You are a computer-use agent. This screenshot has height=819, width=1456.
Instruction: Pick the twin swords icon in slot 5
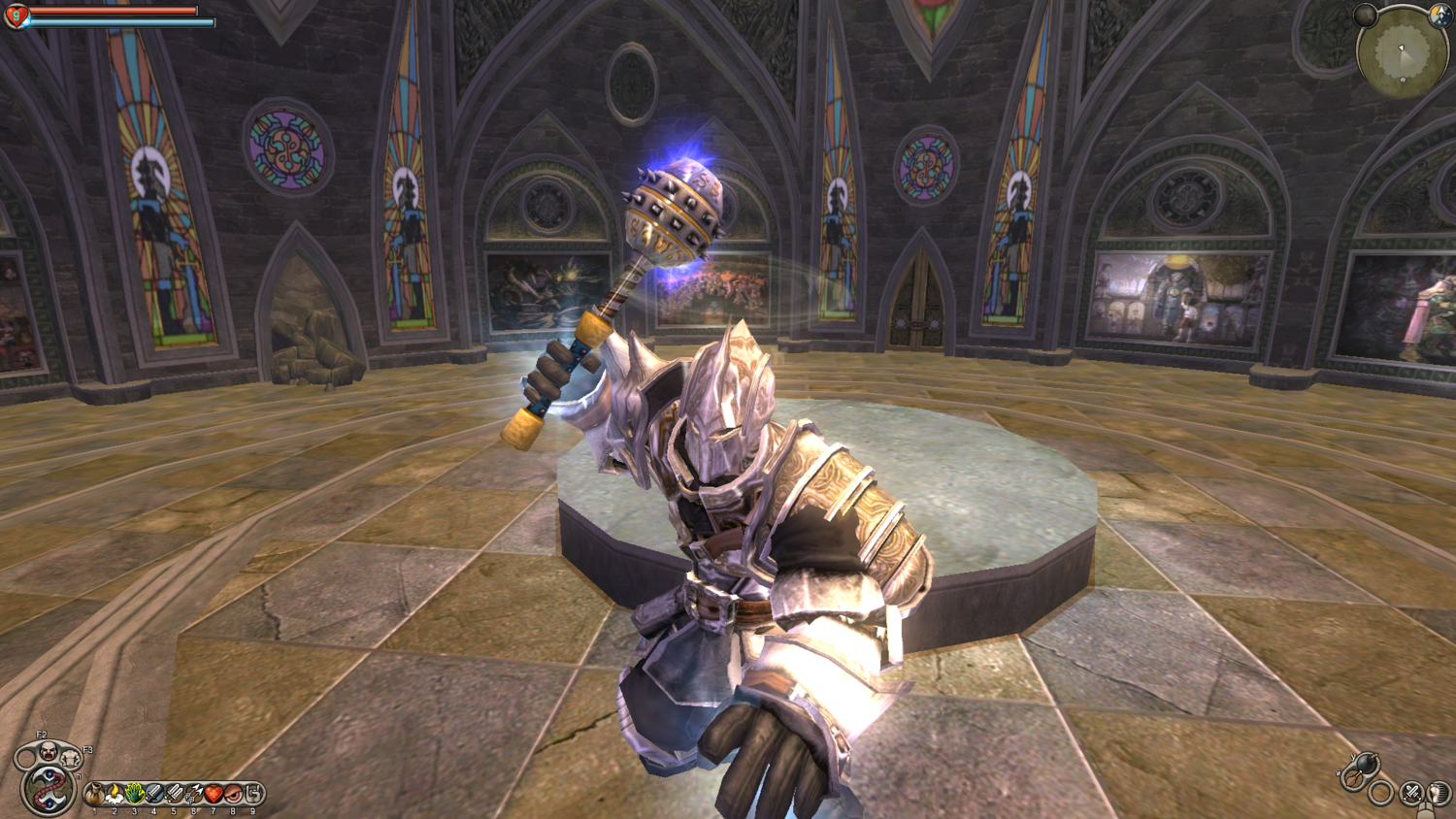[174, 795]
